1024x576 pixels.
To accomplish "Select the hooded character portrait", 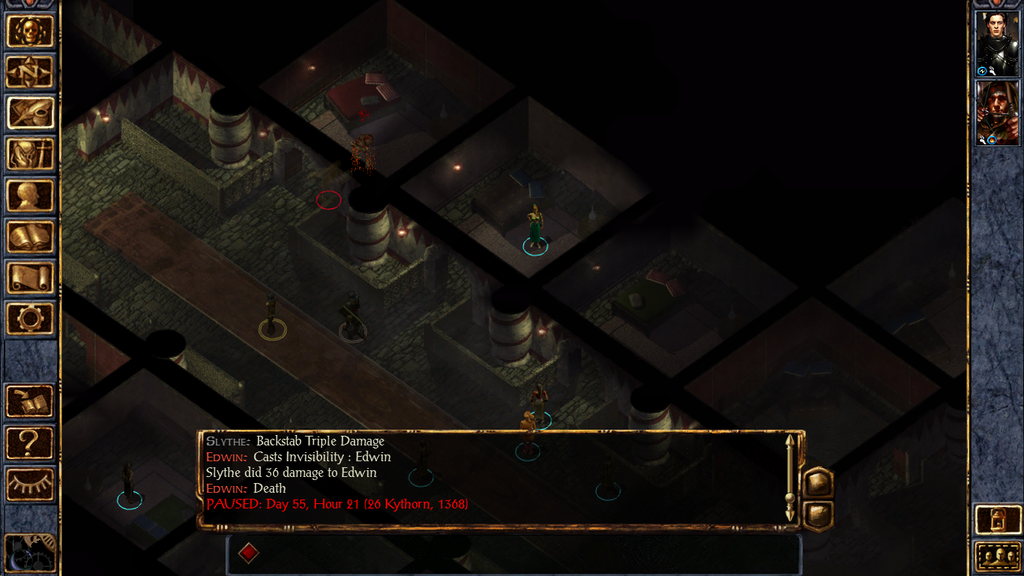I will 996,112.
